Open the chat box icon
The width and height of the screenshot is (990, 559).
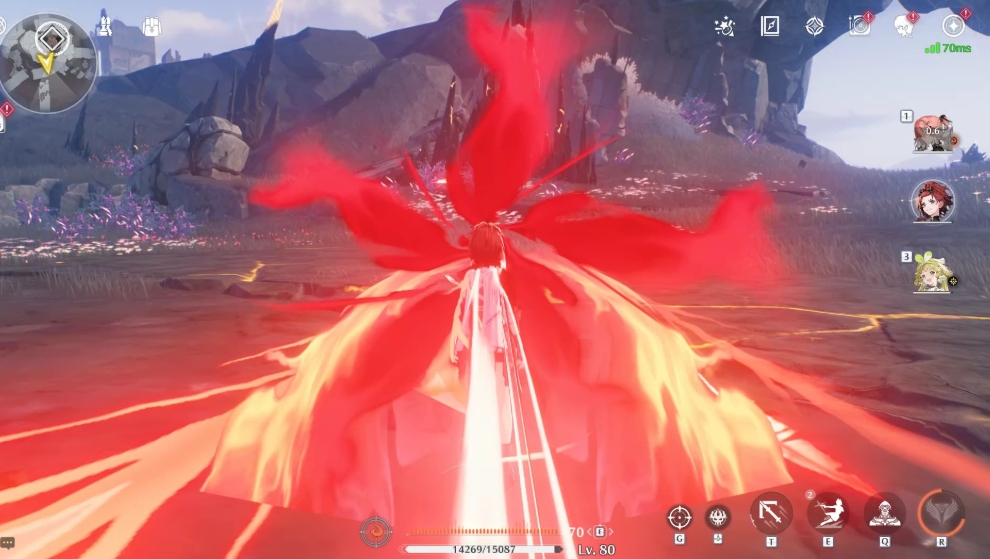8,543
